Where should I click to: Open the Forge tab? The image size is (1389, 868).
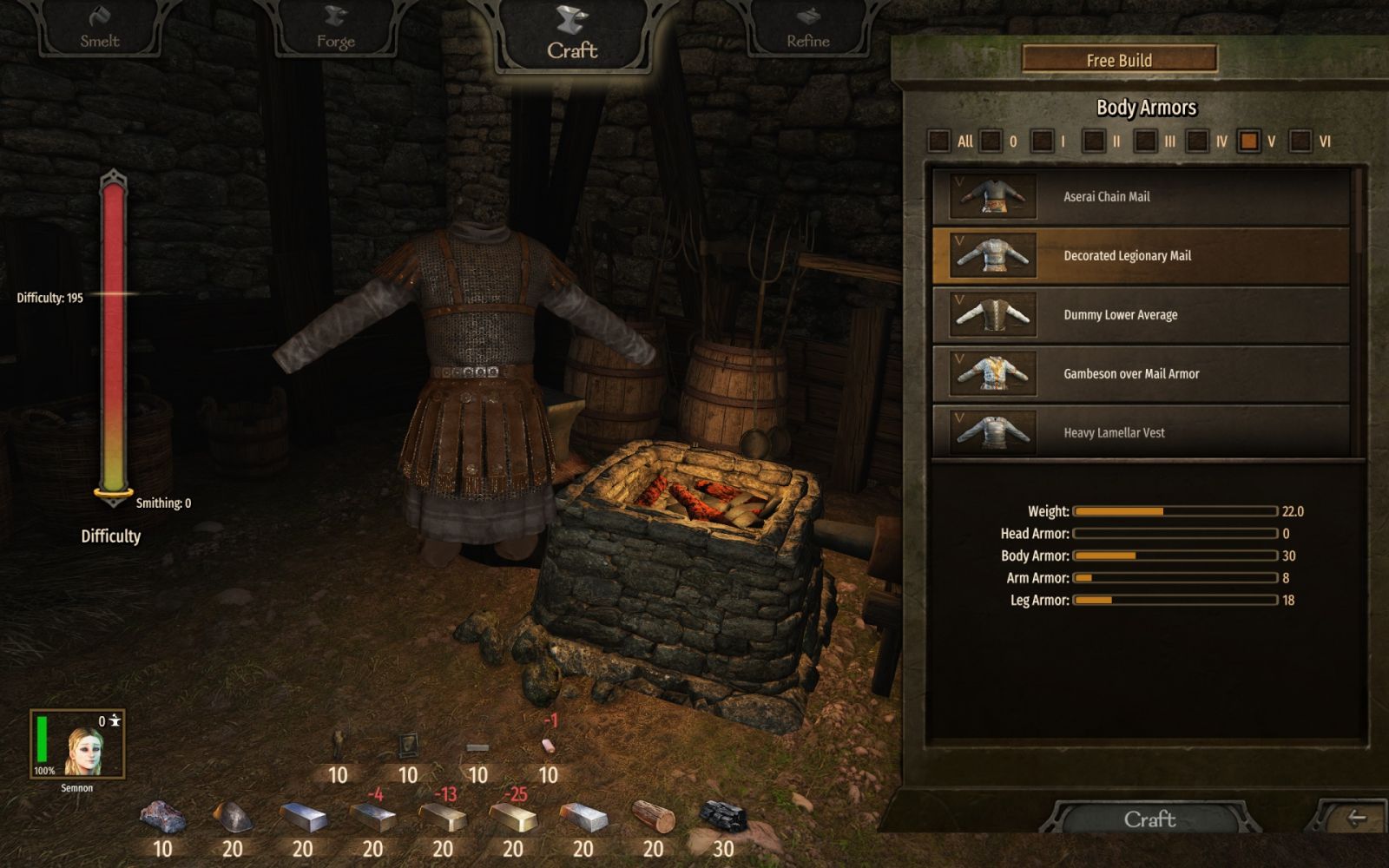335,30
